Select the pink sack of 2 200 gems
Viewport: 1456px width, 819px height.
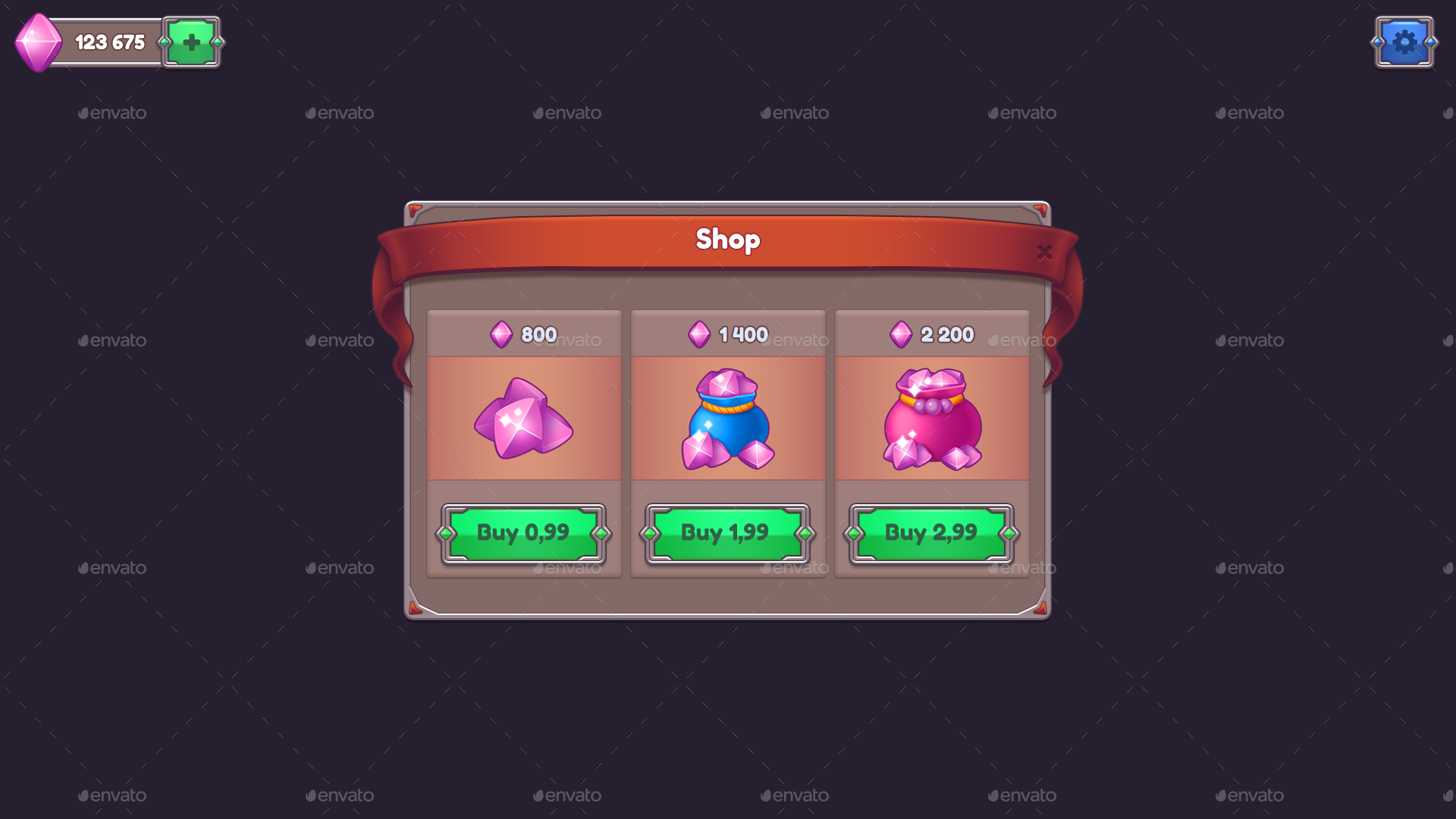point(932,419)
